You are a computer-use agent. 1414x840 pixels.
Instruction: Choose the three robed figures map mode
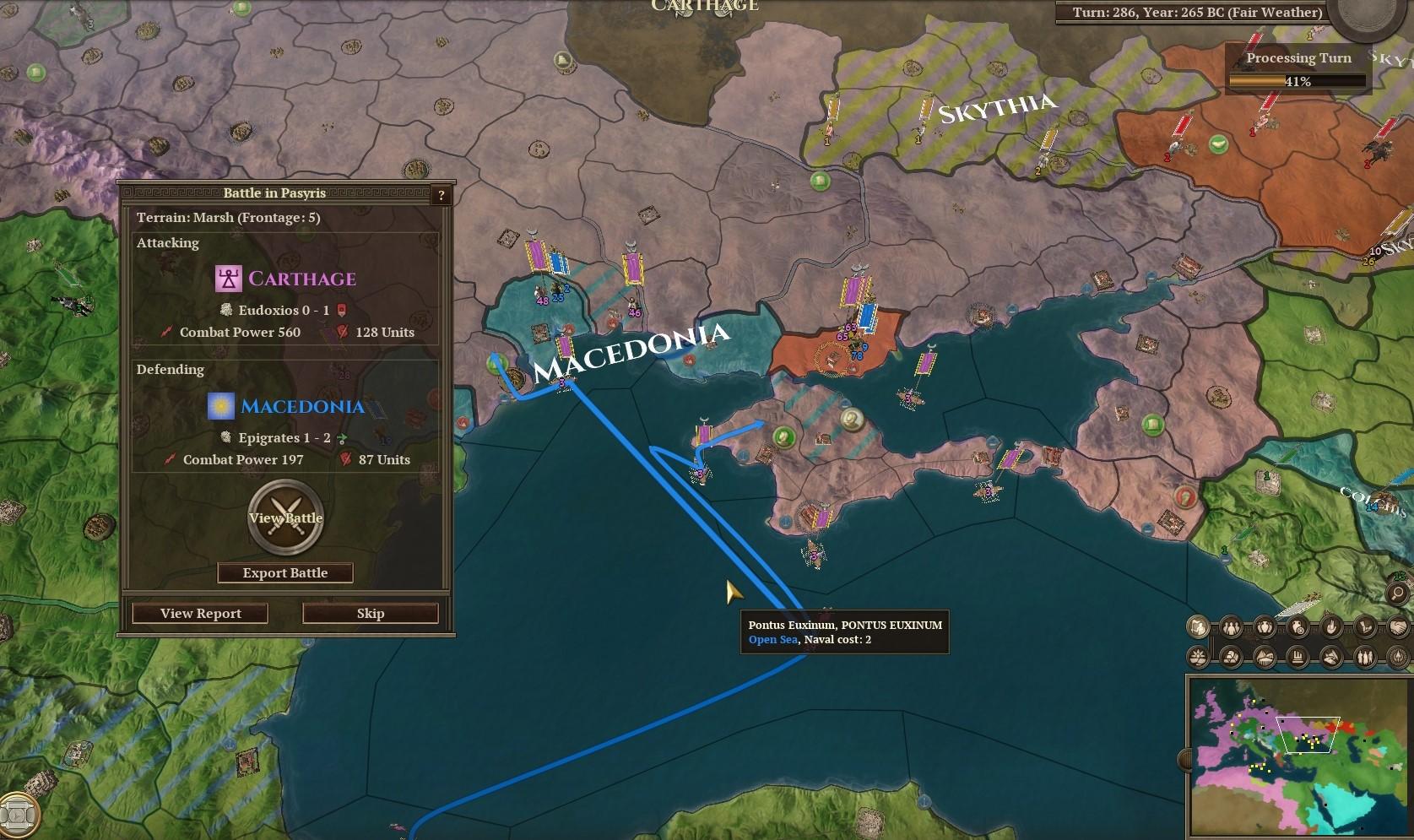tap(1364, 657)
